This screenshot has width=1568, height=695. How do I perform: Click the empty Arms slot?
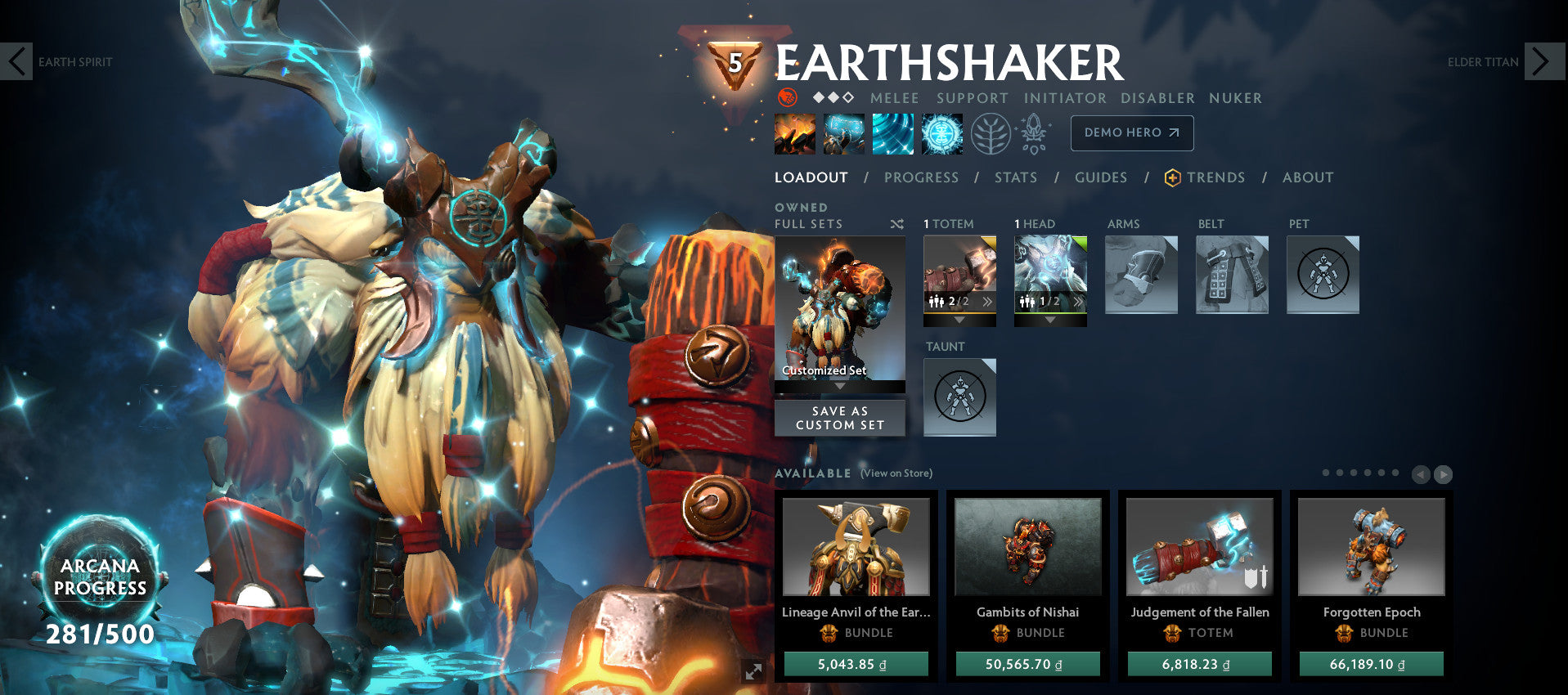coord(1141,274)
